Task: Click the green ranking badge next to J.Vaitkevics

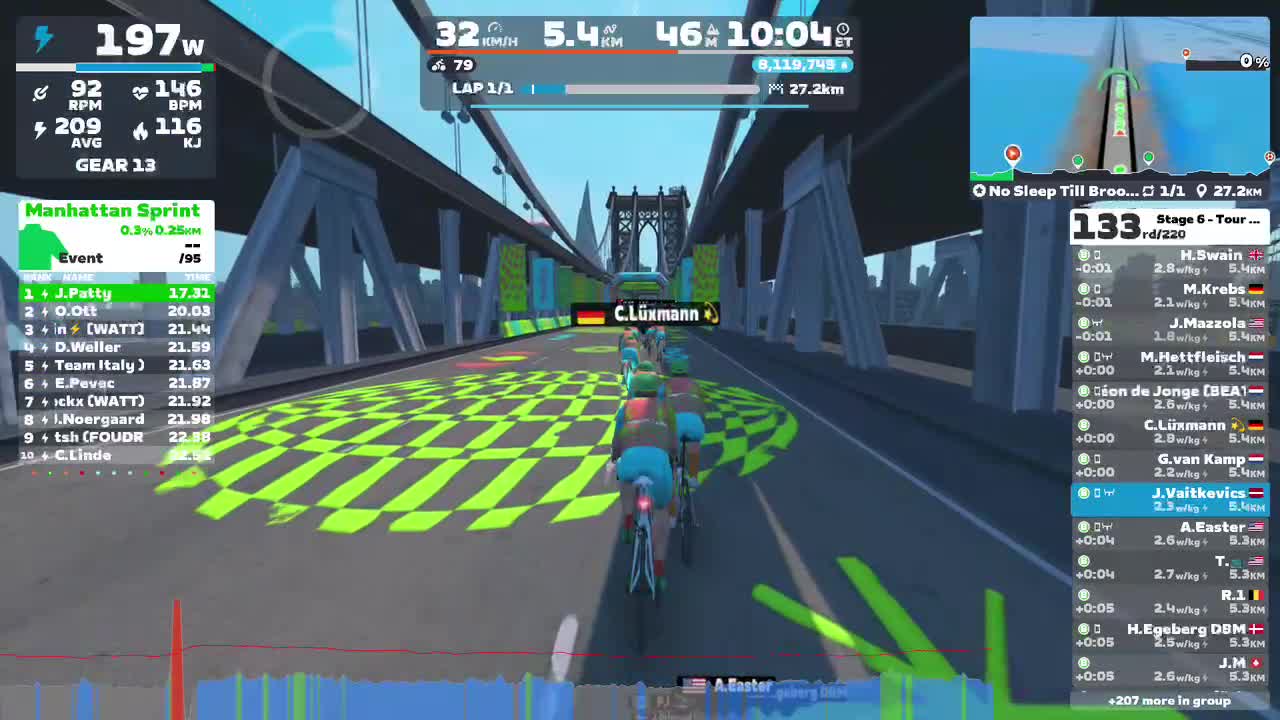Action: tap(1082, 493)
